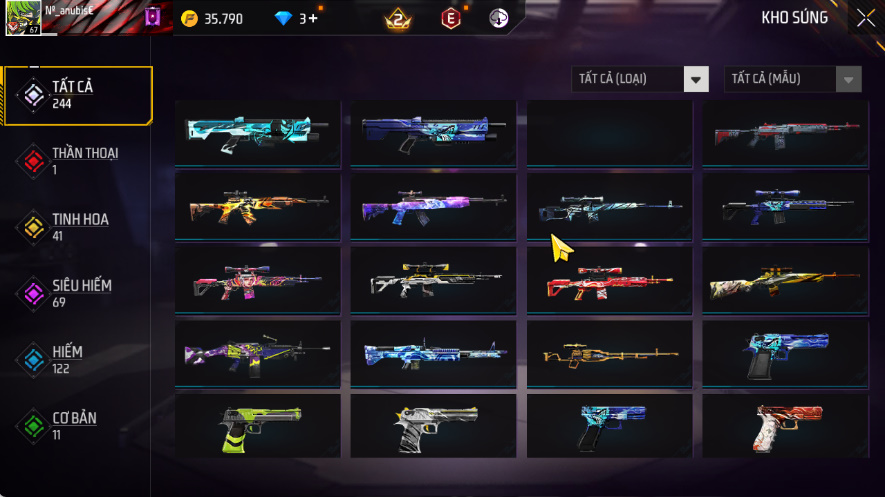Click the player avatar portrait
885x497 pixels.
coord(22,18)
